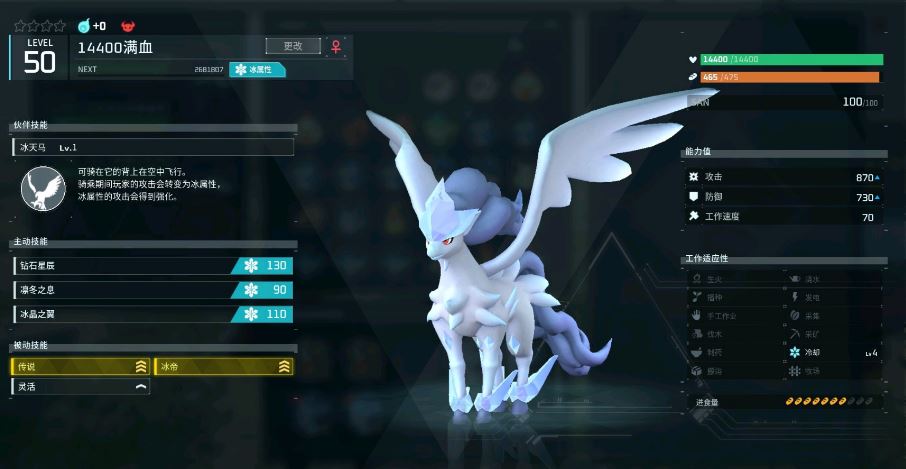The height and width of the screenshot is (469, 906).
Task: Select the 冰晶之翼 active skill row
Action: 153,314
